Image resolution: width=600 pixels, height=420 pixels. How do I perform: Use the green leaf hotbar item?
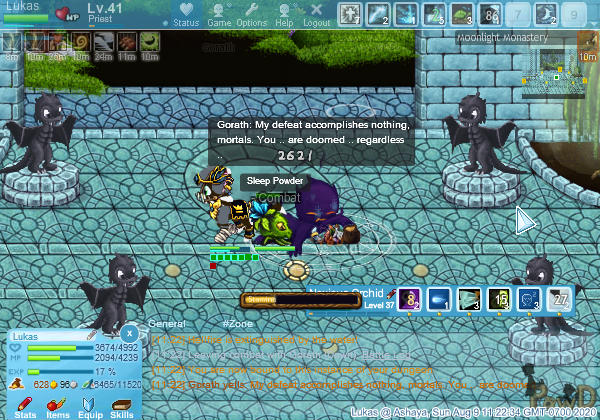tap(461, 15)
